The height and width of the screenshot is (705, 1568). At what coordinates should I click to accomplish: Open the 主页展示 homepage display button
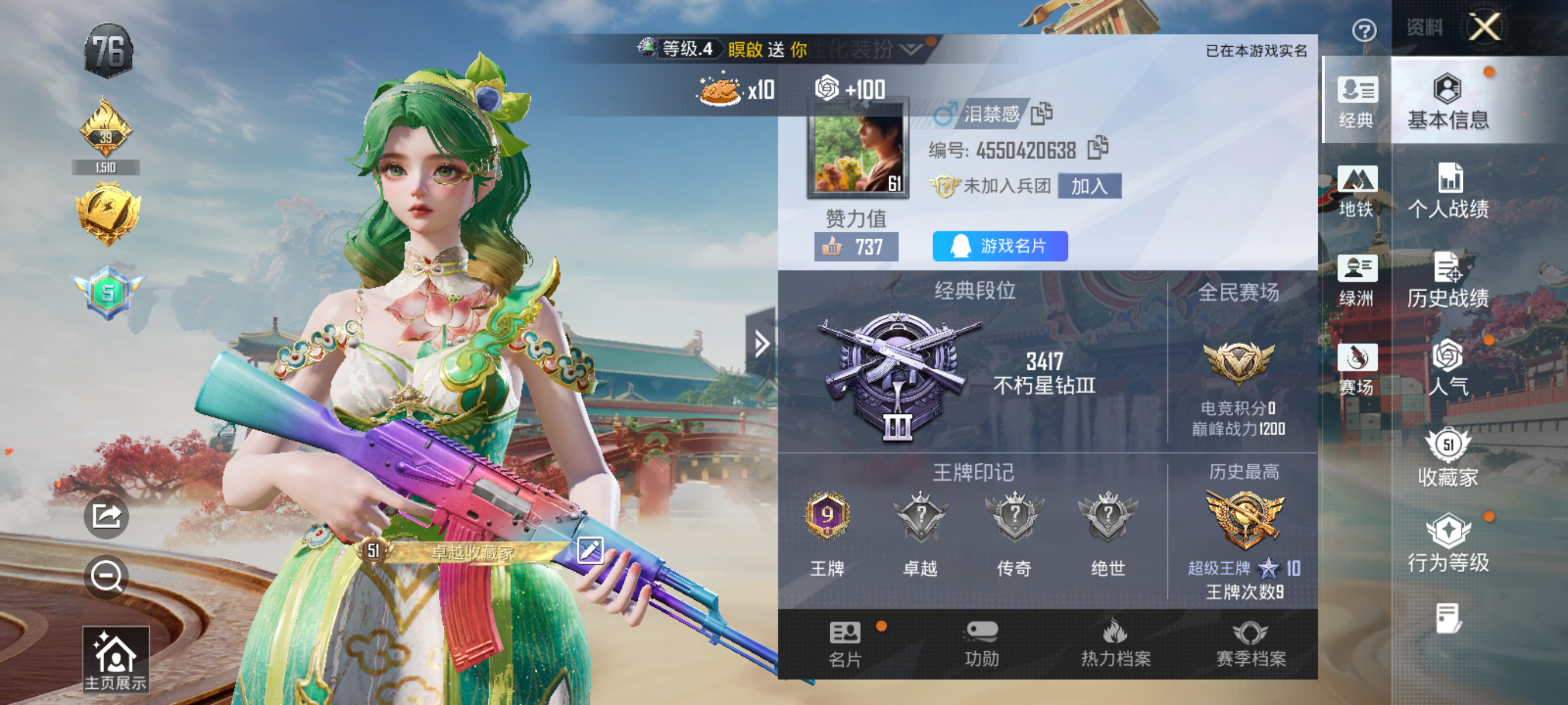(116, 659)
